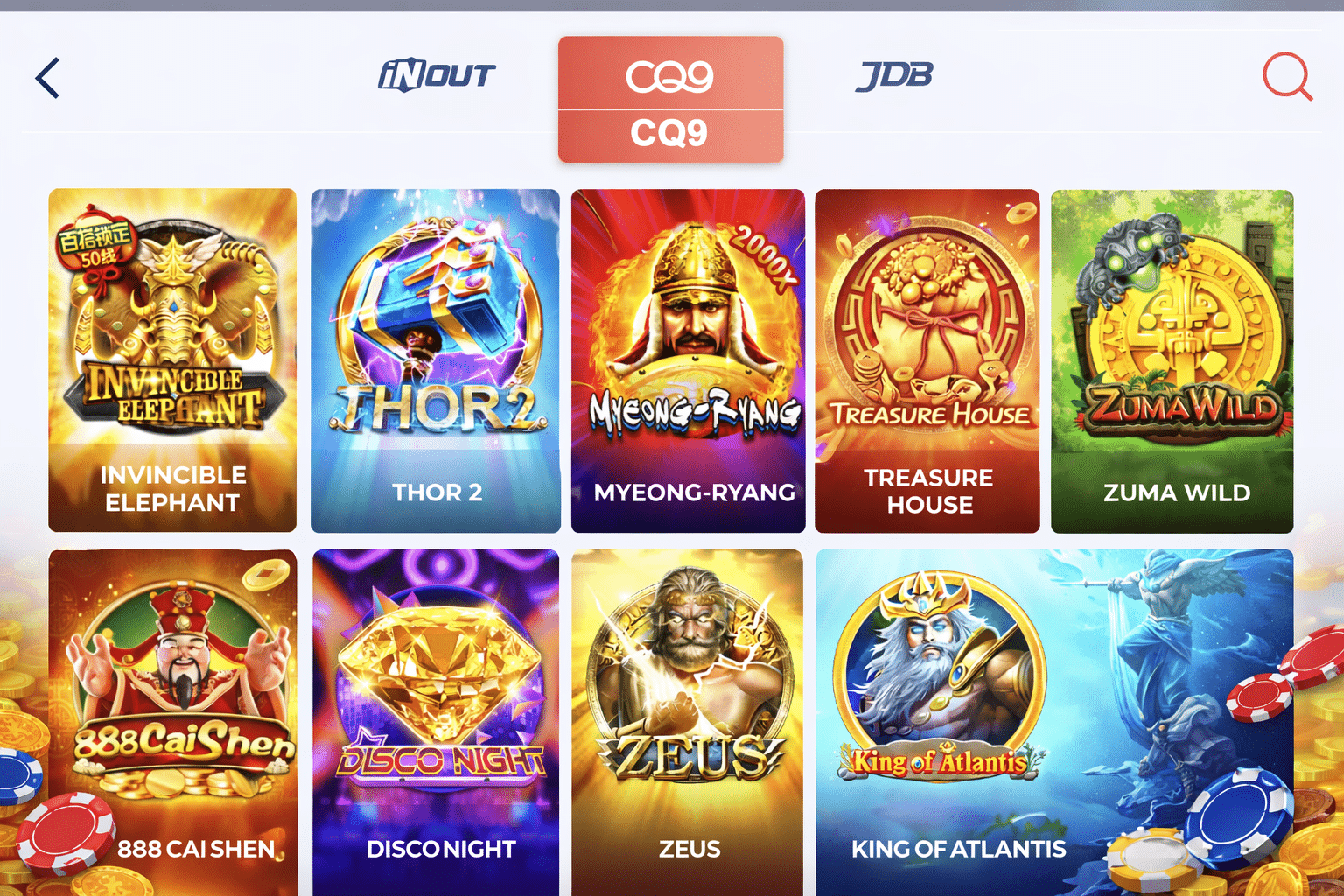Viewport: 1344px width, 896px height.
Task: Click the Zeus game title text
Action: (688, 847)
